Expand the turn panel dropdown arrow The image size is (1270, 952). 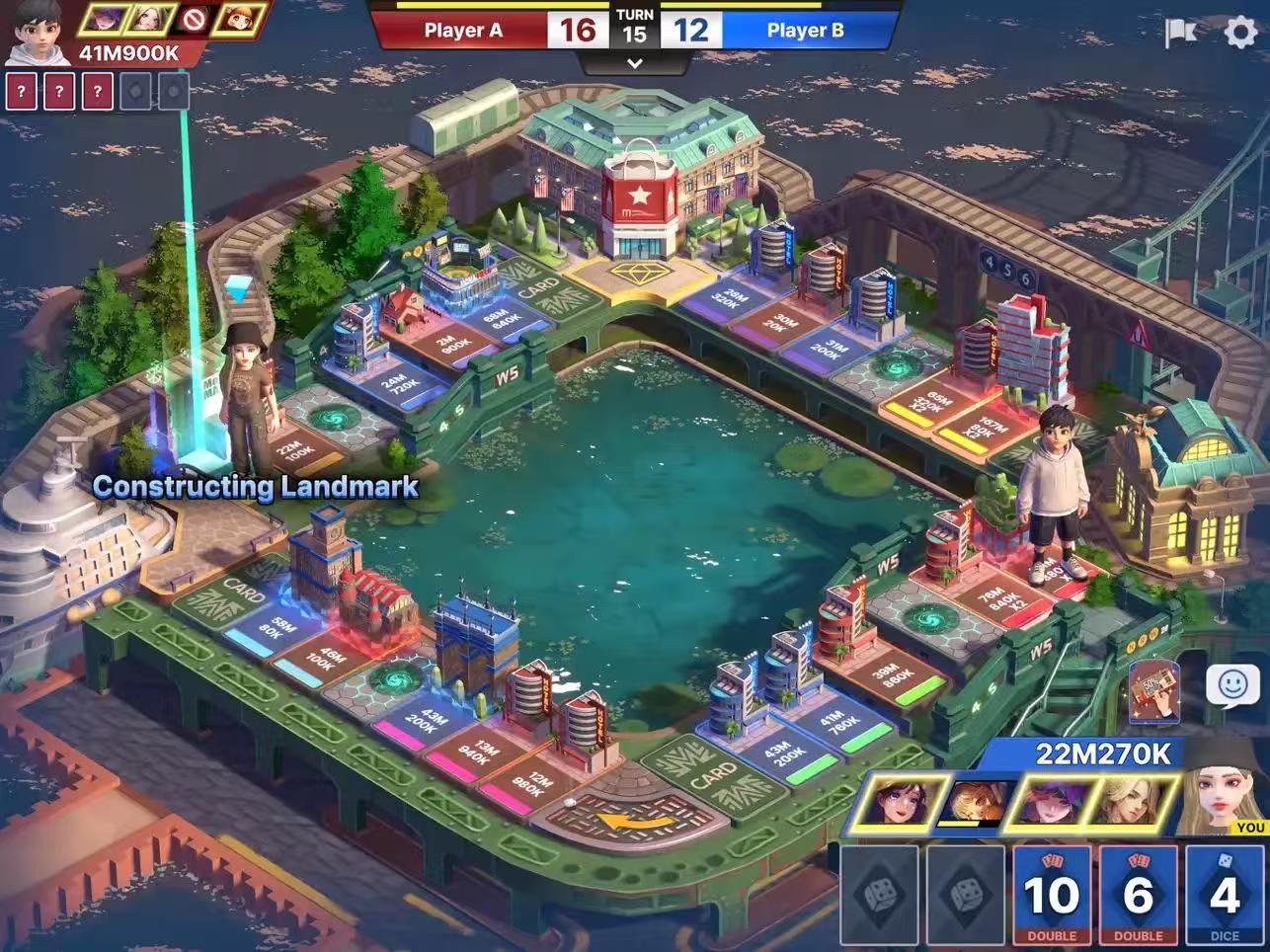click(x=634, y=64)
